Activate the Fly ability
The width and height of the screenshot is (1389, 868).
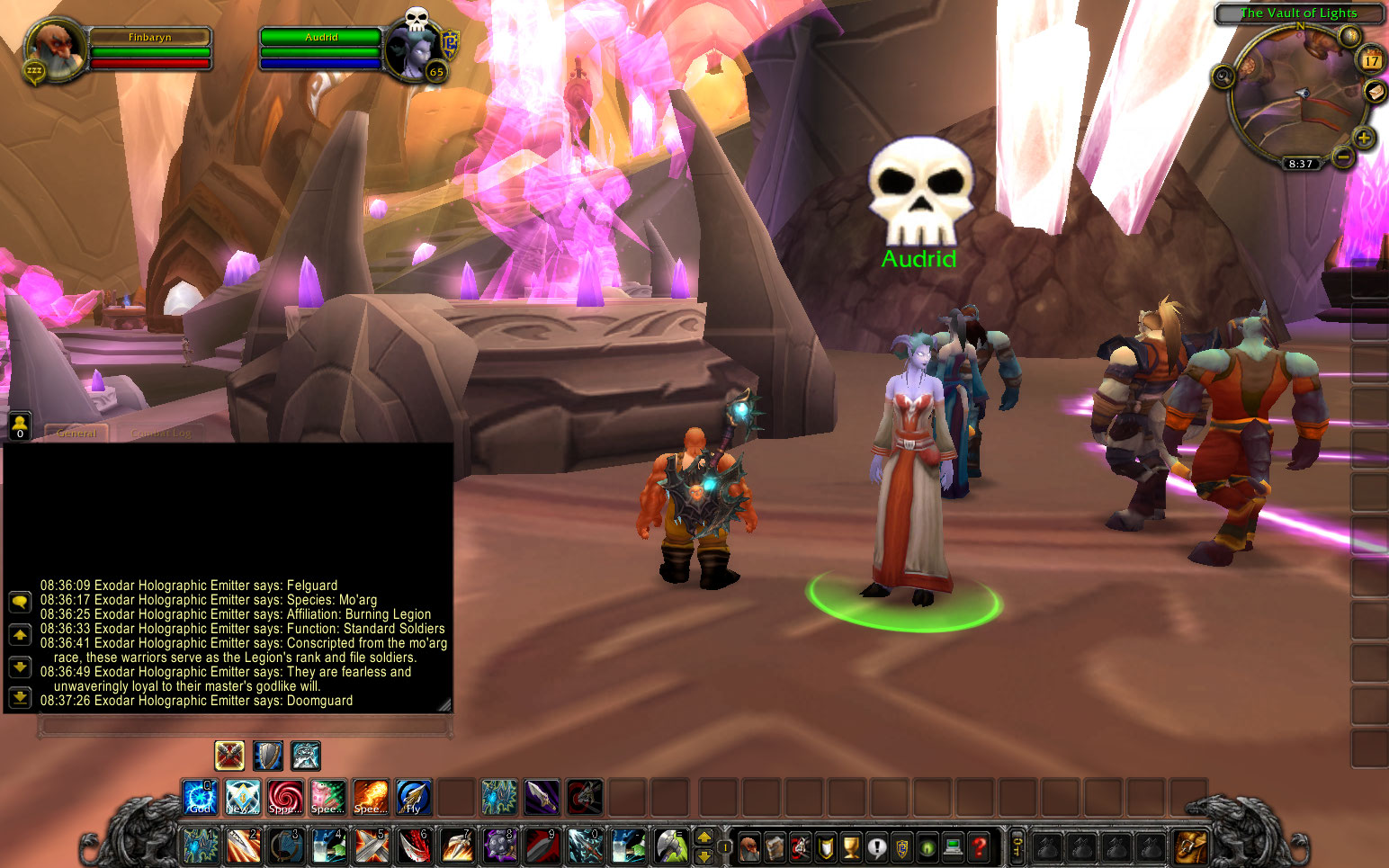coord(413,797)
